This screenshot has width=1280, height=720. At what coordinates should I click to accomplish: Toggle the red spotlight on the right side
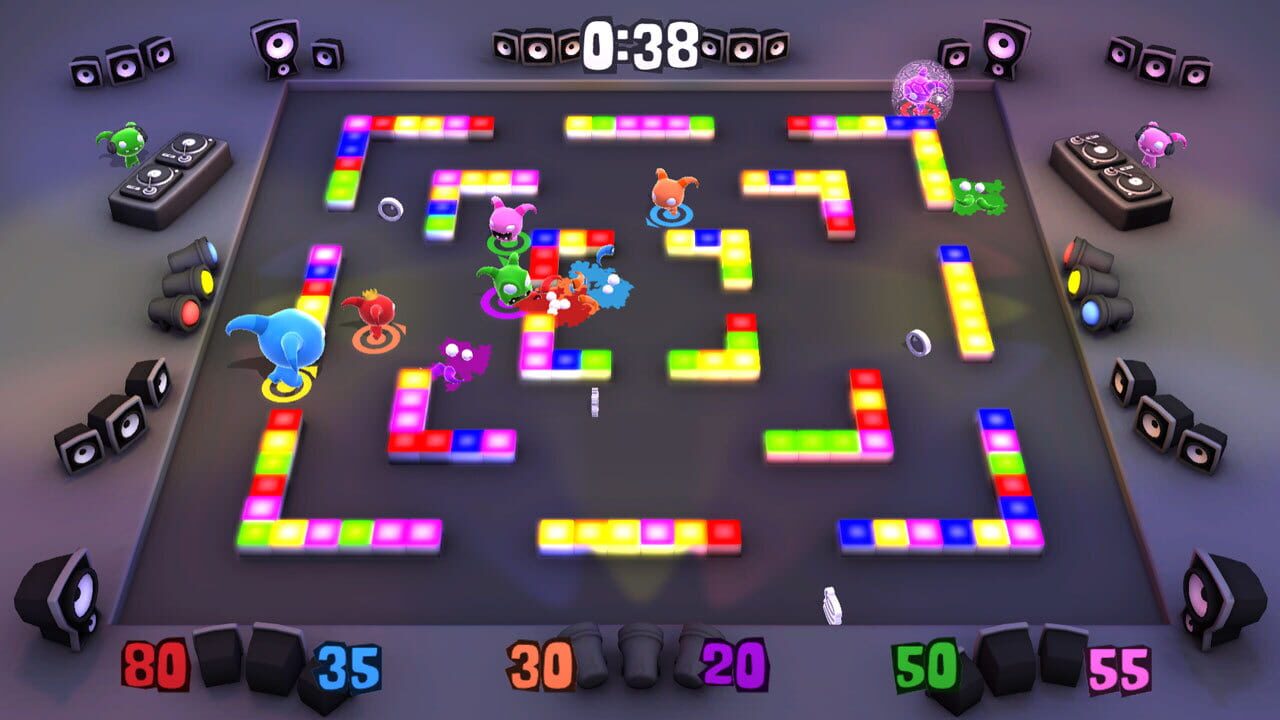coord(1068,252)
